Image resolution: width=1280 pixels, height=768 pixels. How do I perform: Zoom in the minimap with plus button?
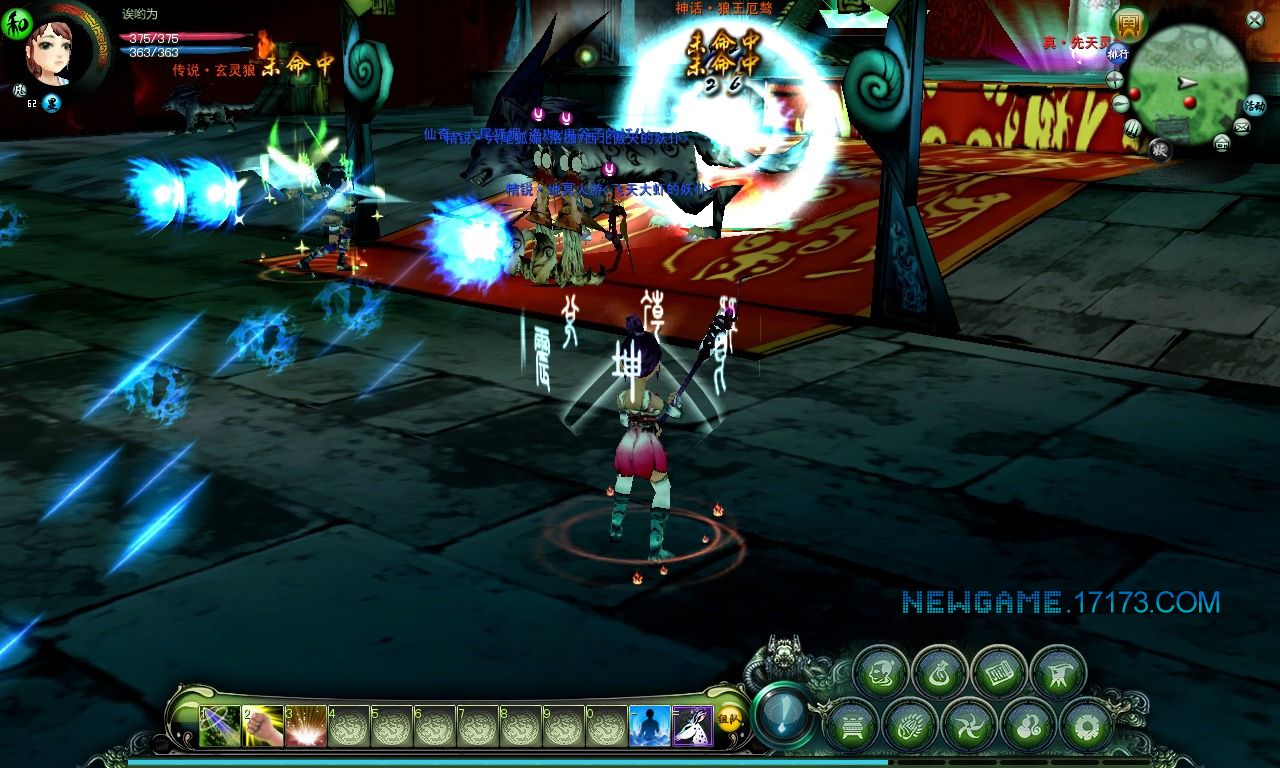tap(1115, 80)
